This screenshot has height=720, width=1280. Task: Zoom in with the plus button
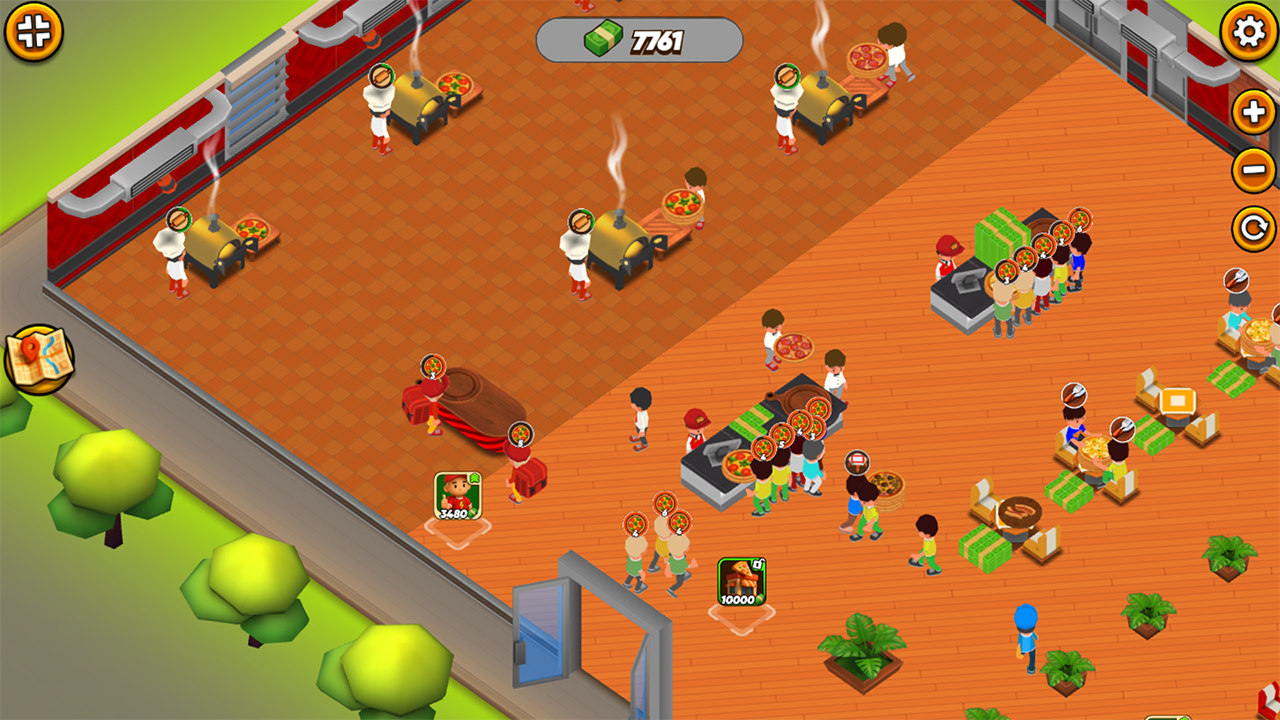coord(1253,111)
